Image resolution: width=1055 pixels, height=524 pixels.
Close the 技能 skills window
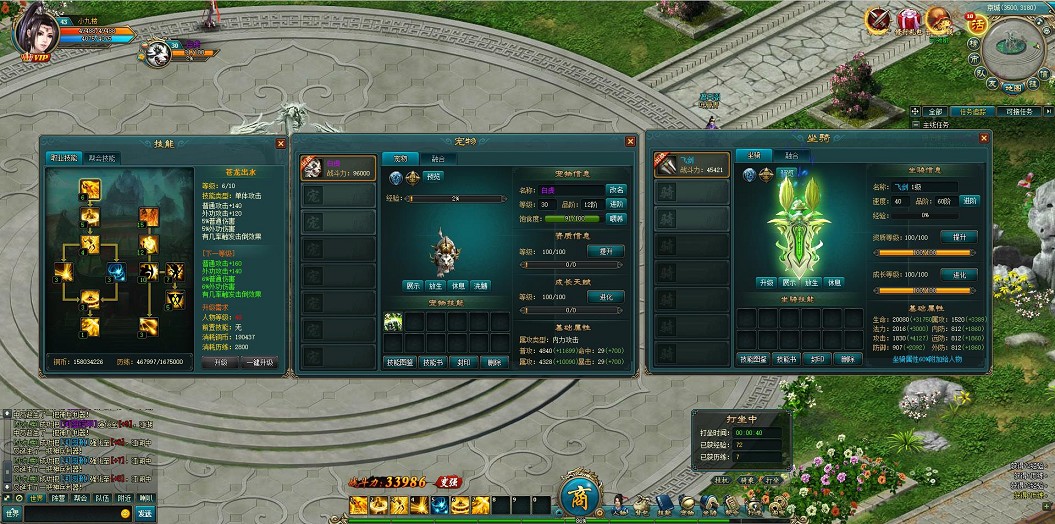coord(279,143)
